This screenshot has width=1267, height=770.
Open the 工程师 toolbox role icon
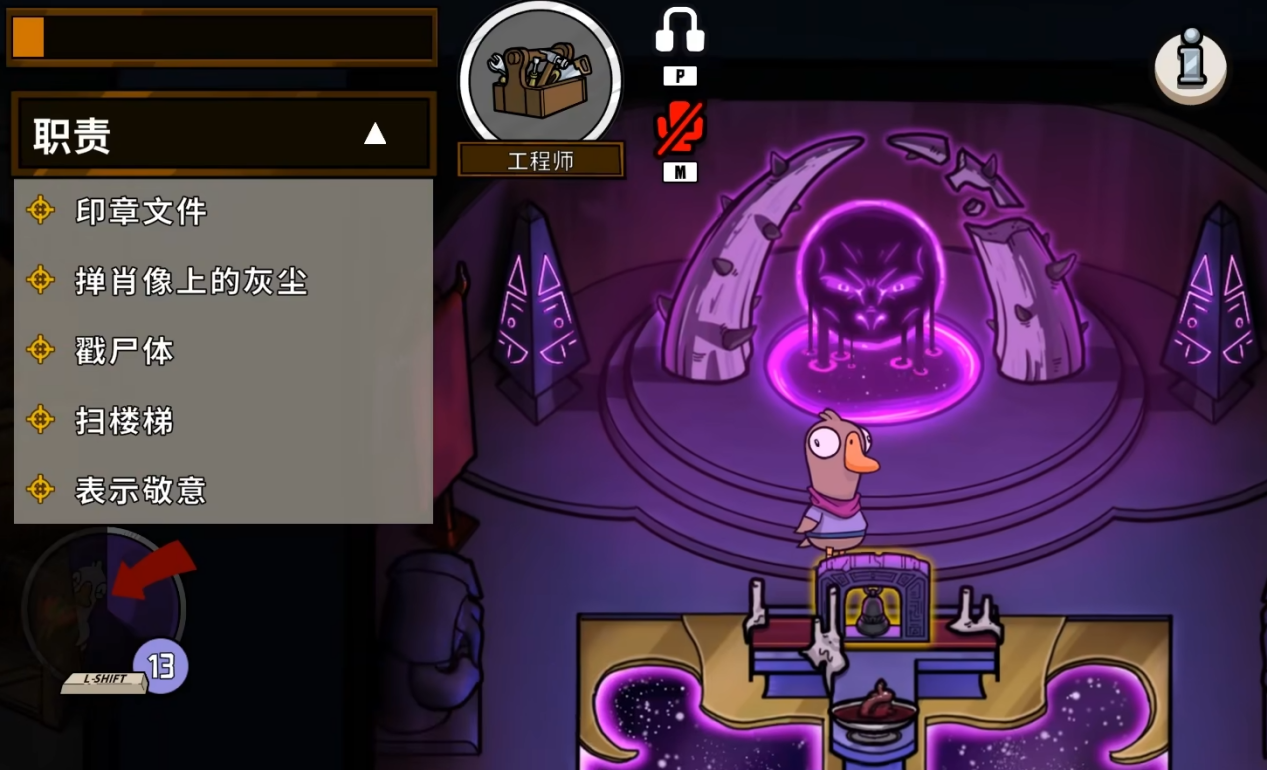(x=540, y=80)
